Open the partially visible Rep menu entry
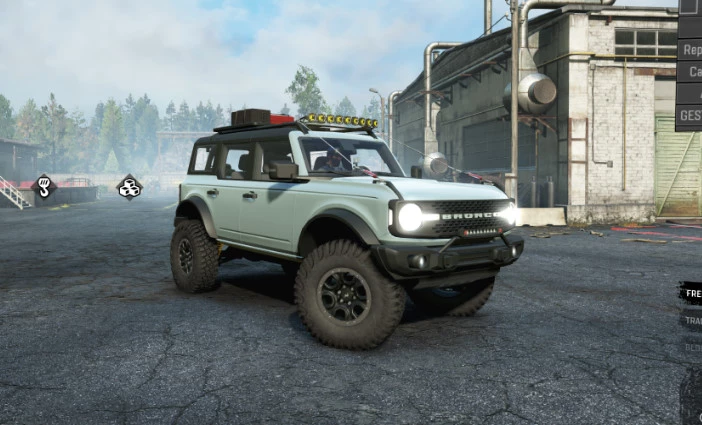Image resolution: width=702 pixels, height=425 pixels. point(690,49)
